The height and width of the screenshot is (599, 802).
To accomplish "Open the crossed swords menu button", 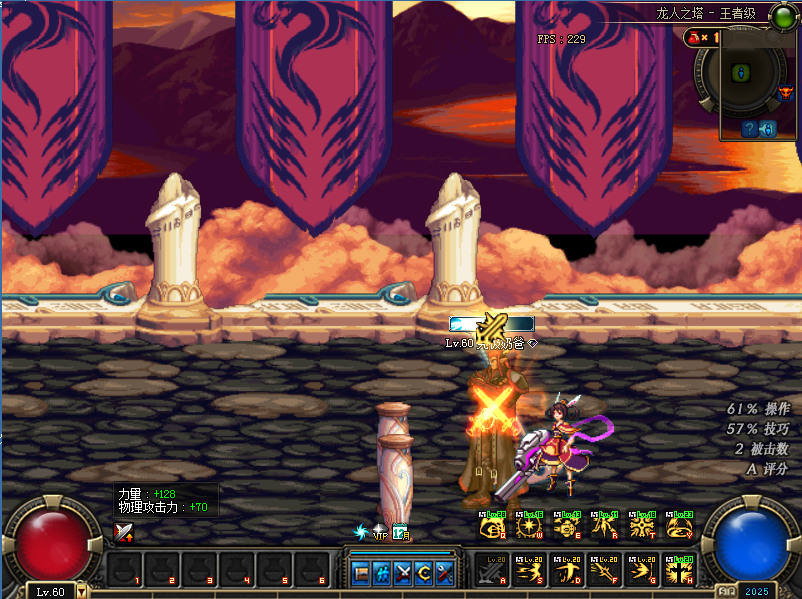I will 403,573.
